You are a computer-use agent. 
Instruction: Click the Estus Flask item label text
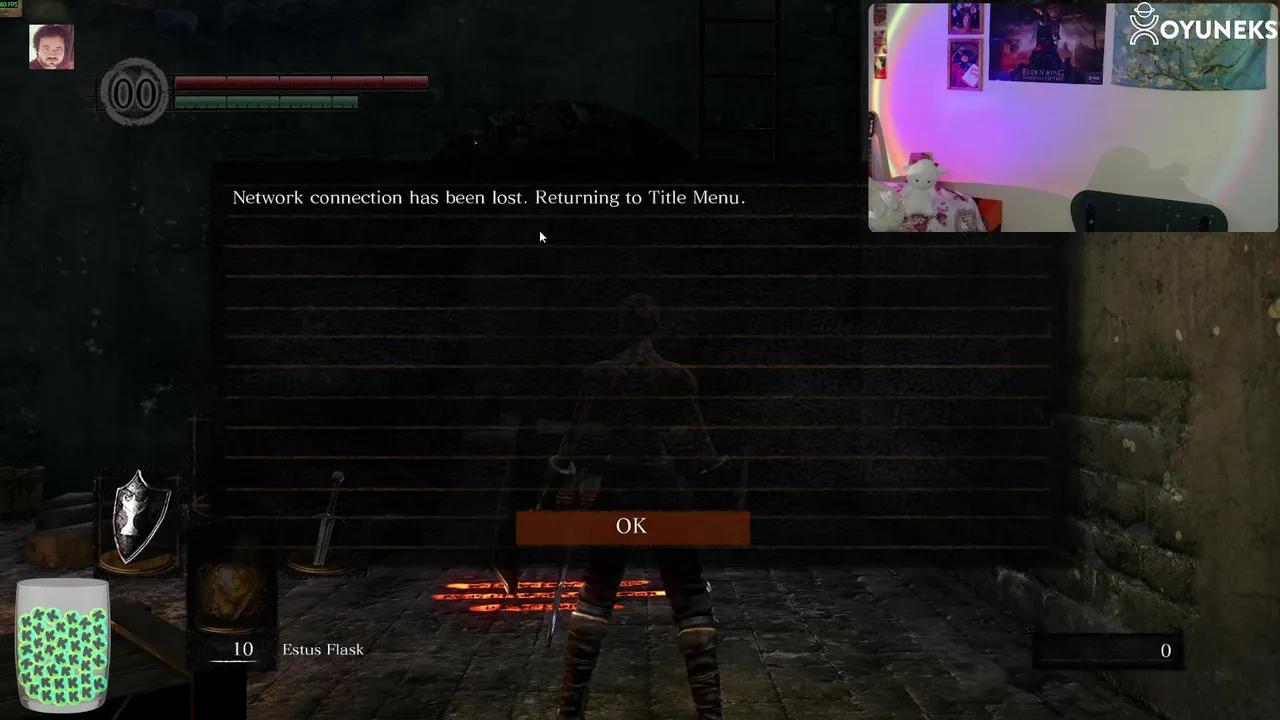click(322, 649)
